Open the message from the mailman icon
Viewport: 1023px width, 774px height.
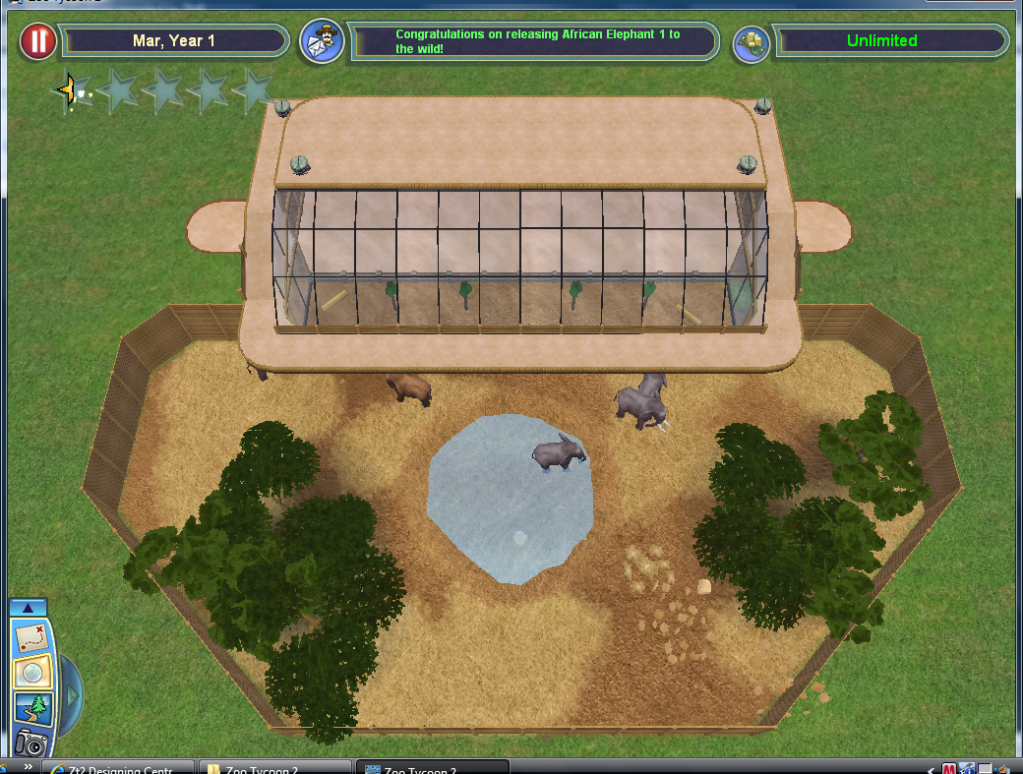(x=322, y=42)
